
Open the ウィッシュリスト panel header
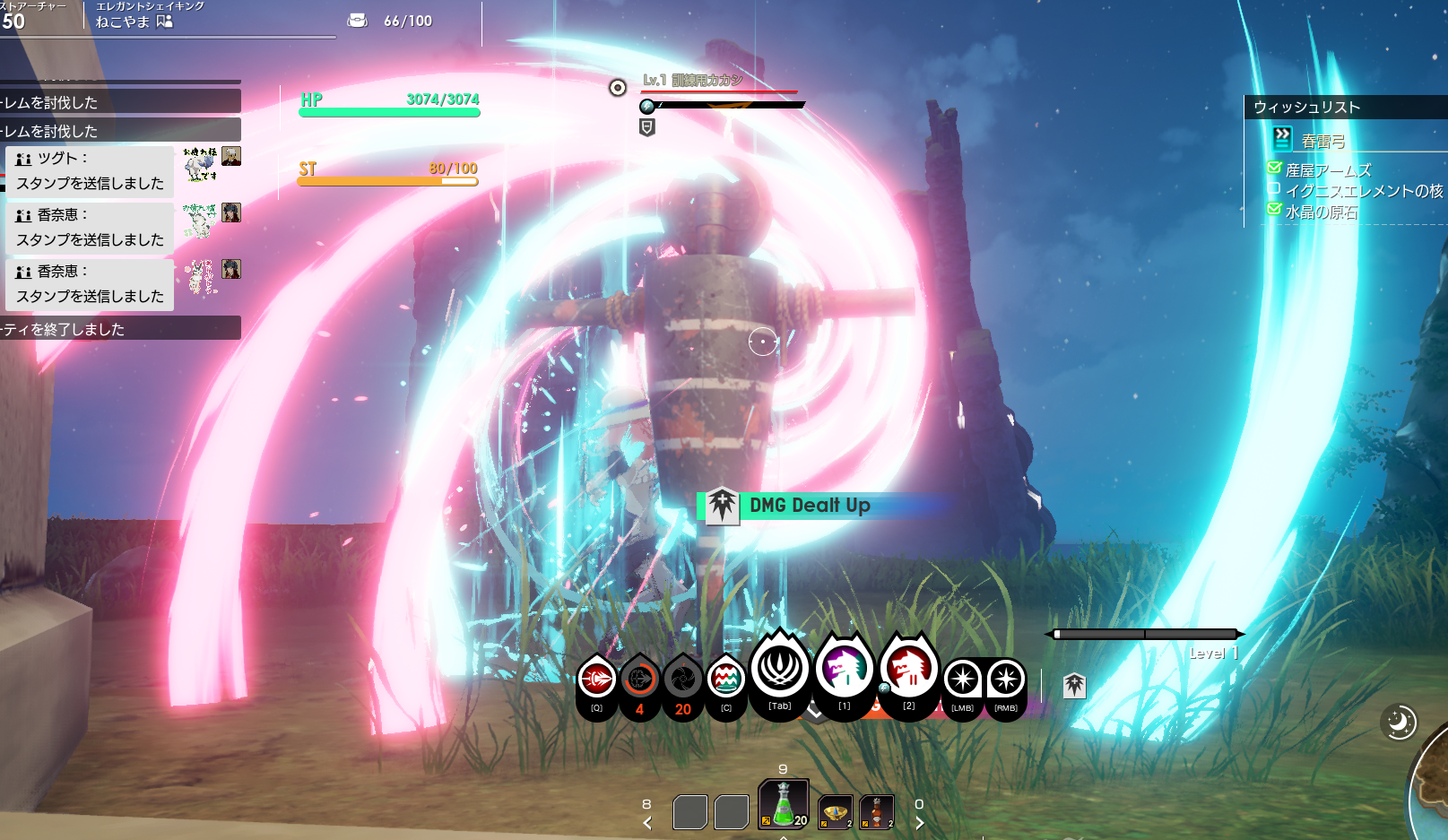pyautogui.click(x=1307, y=108)
